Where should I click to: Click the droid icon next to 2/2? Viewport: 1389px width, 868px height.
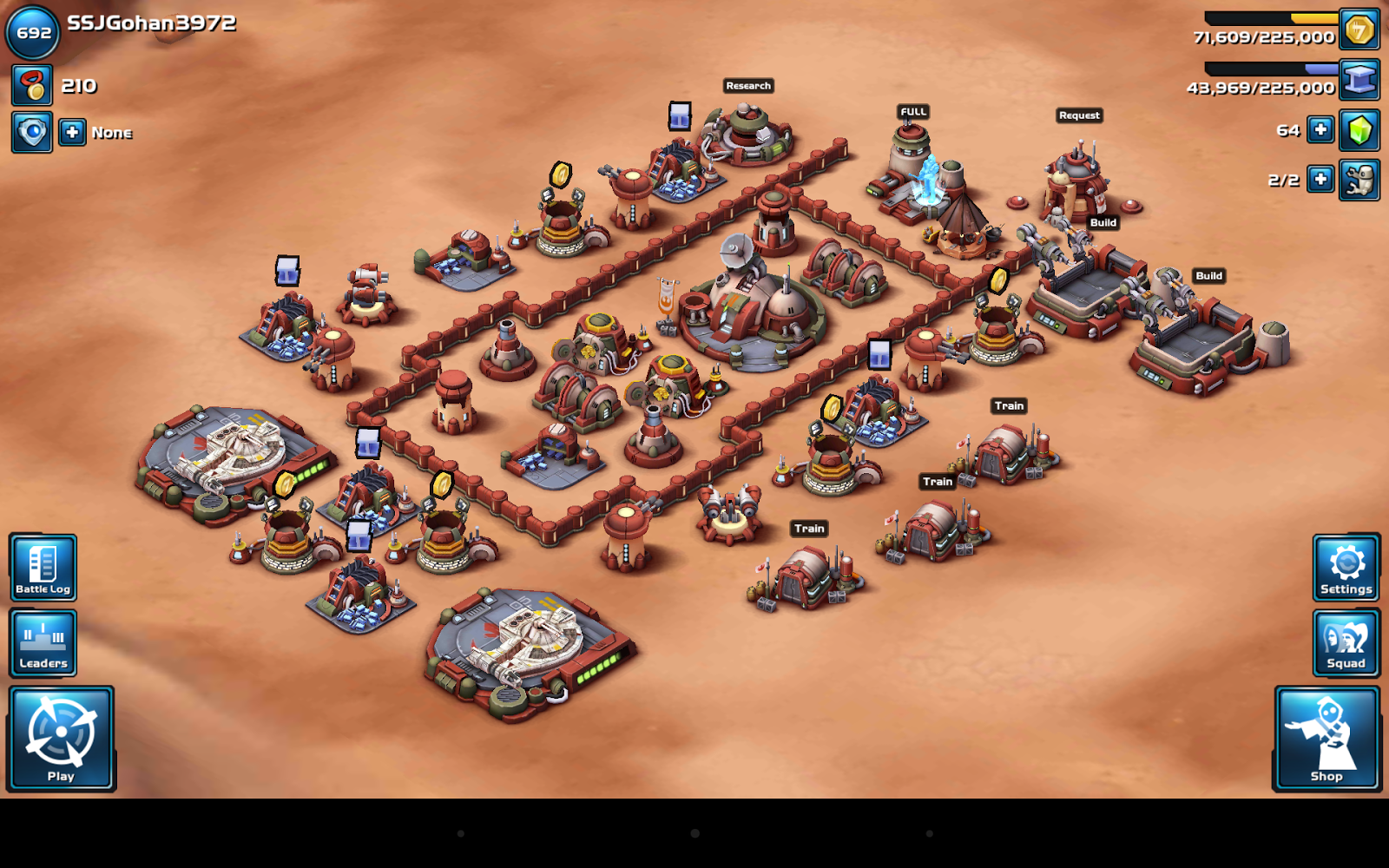pos(1359,180)
